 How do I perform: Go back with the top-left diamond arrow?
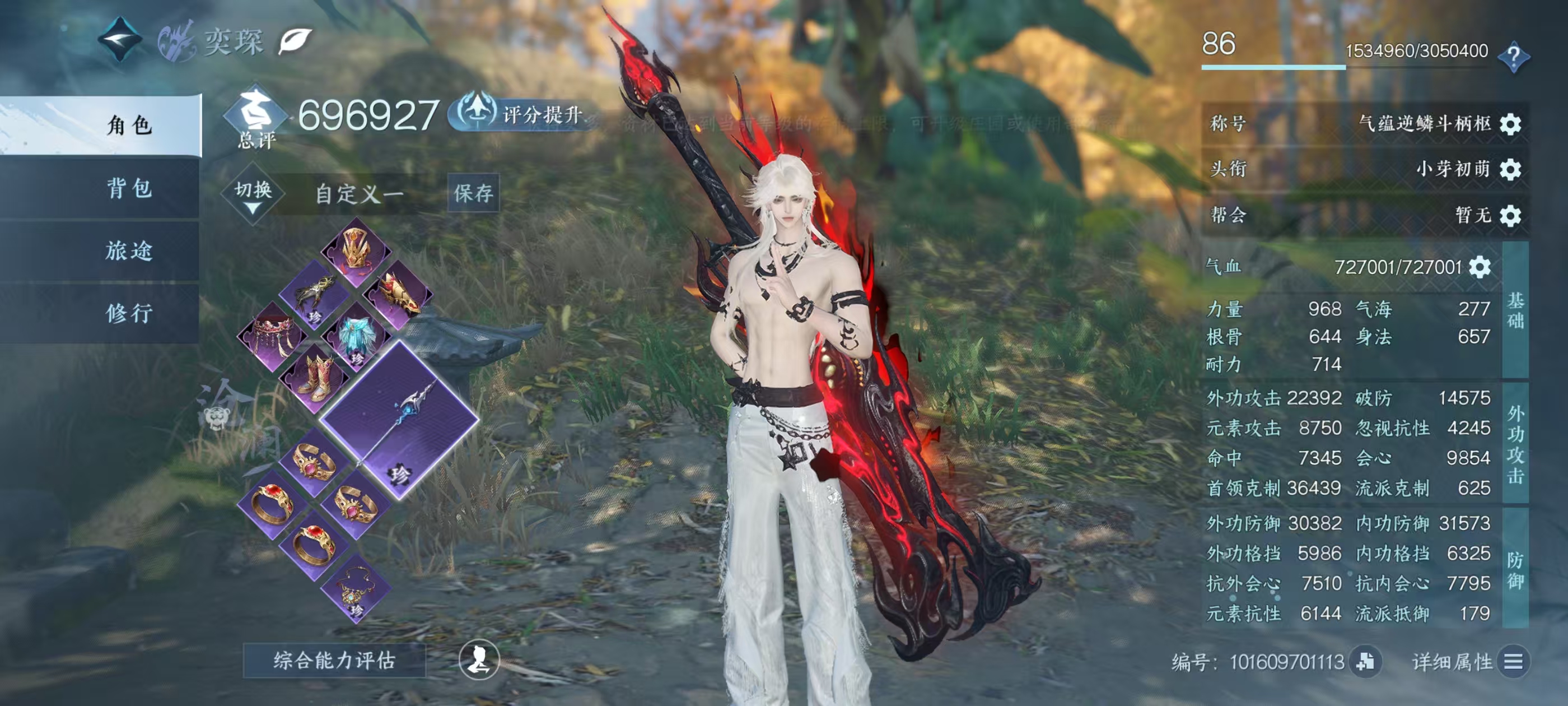120,40
